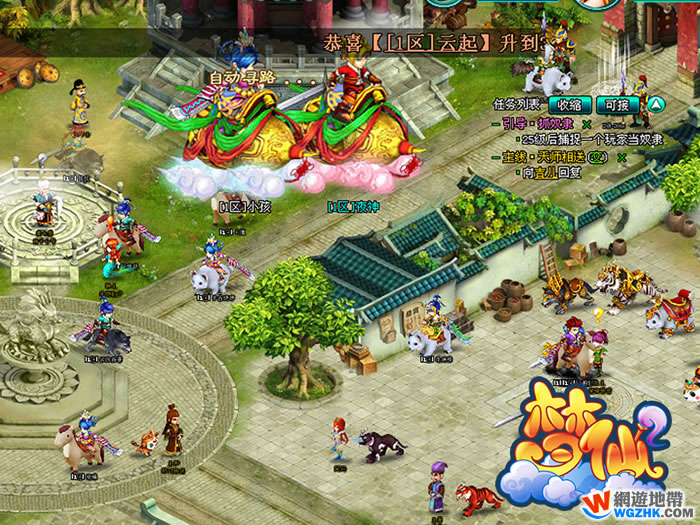Viewport: 700px width, 525px height.
Task: Click the round up-arrow quest tracker button
Action: pyautogui.click(x=656, y=103)
